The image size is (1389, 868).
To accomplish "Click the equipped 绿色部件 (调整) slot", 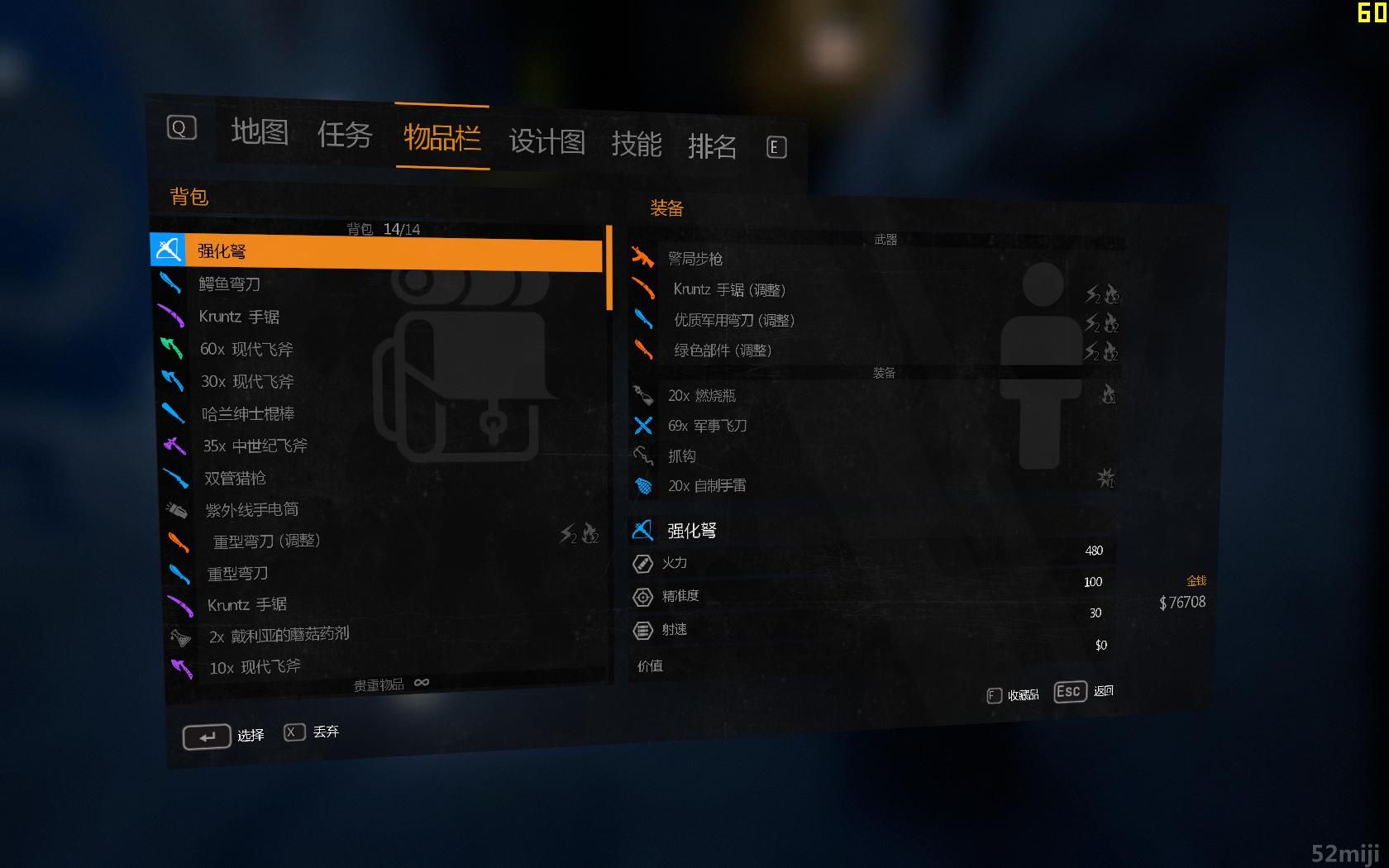I will point(723,351).
